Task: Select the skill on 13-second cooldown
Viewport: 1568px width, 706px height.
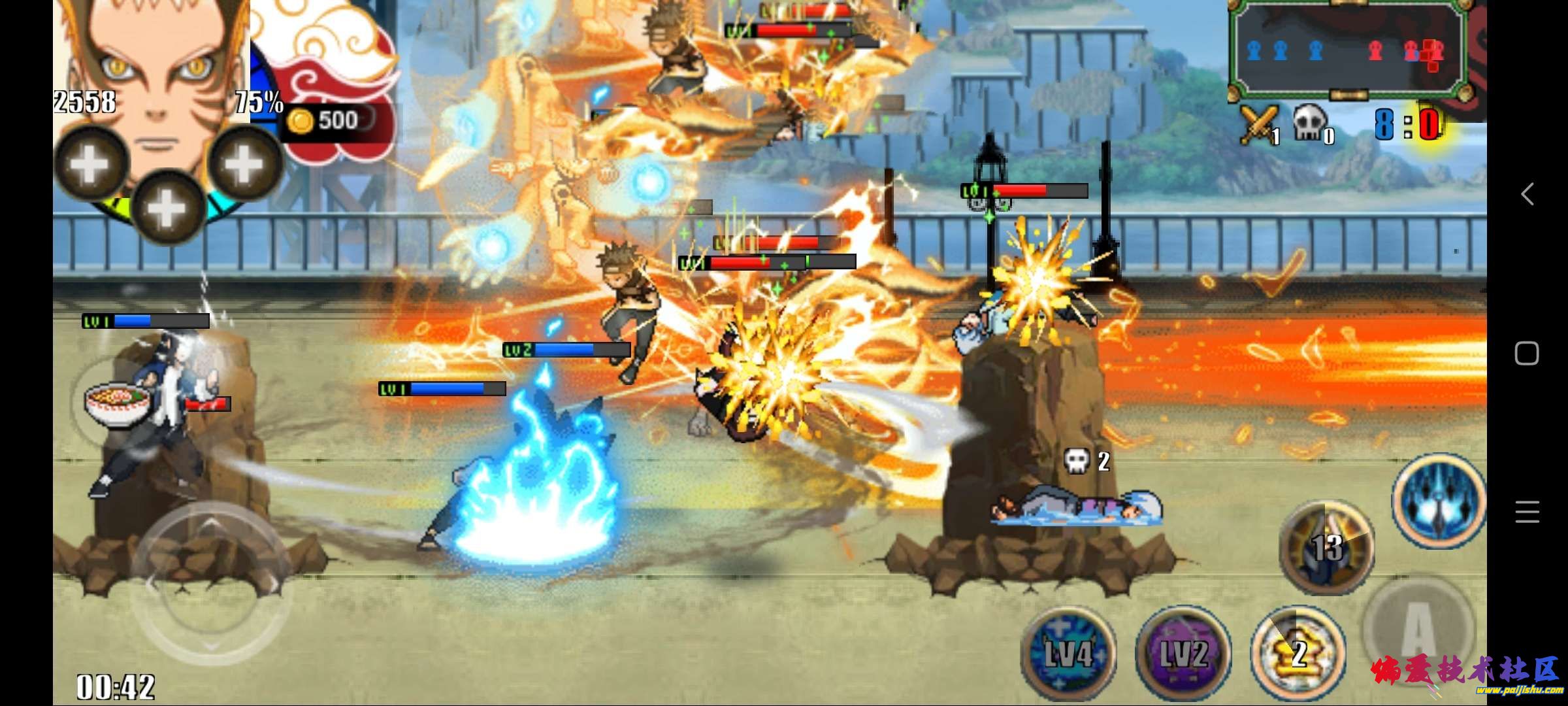Action: pyautogui.click(x=1326, y=546)
